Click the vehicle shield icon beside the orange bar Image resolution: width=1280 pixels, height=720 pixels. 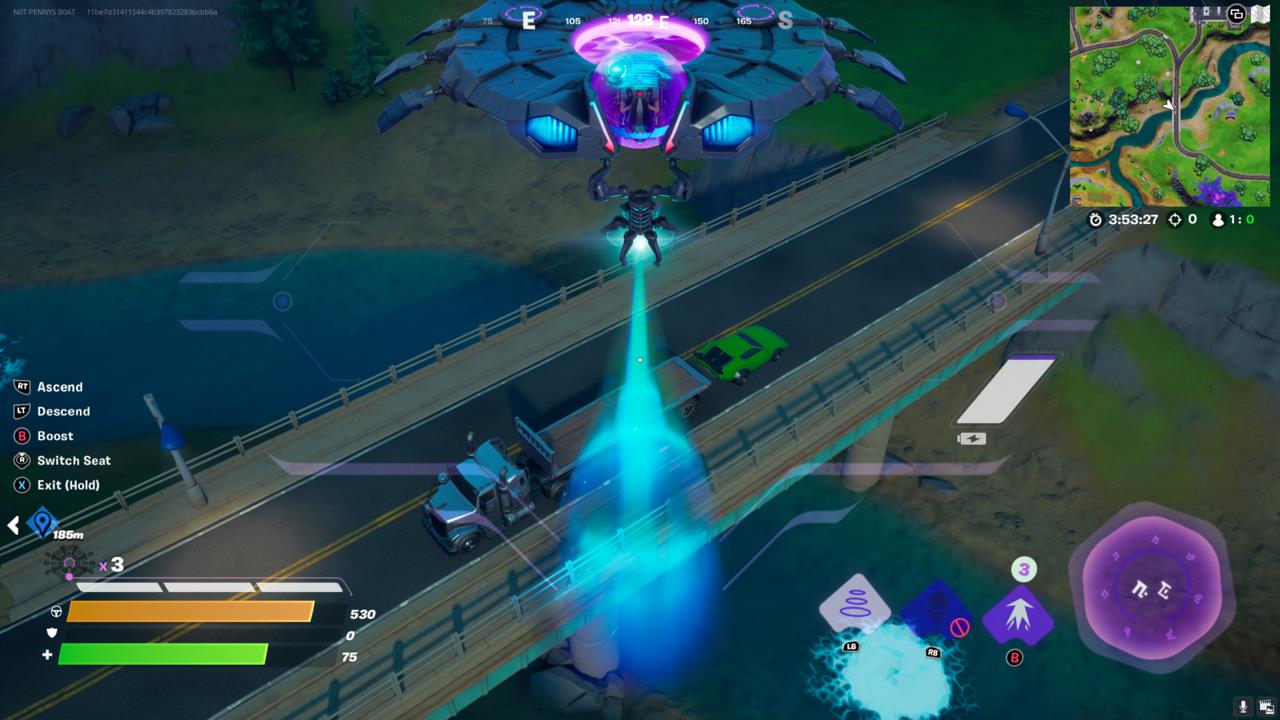[x=58, y=611]
